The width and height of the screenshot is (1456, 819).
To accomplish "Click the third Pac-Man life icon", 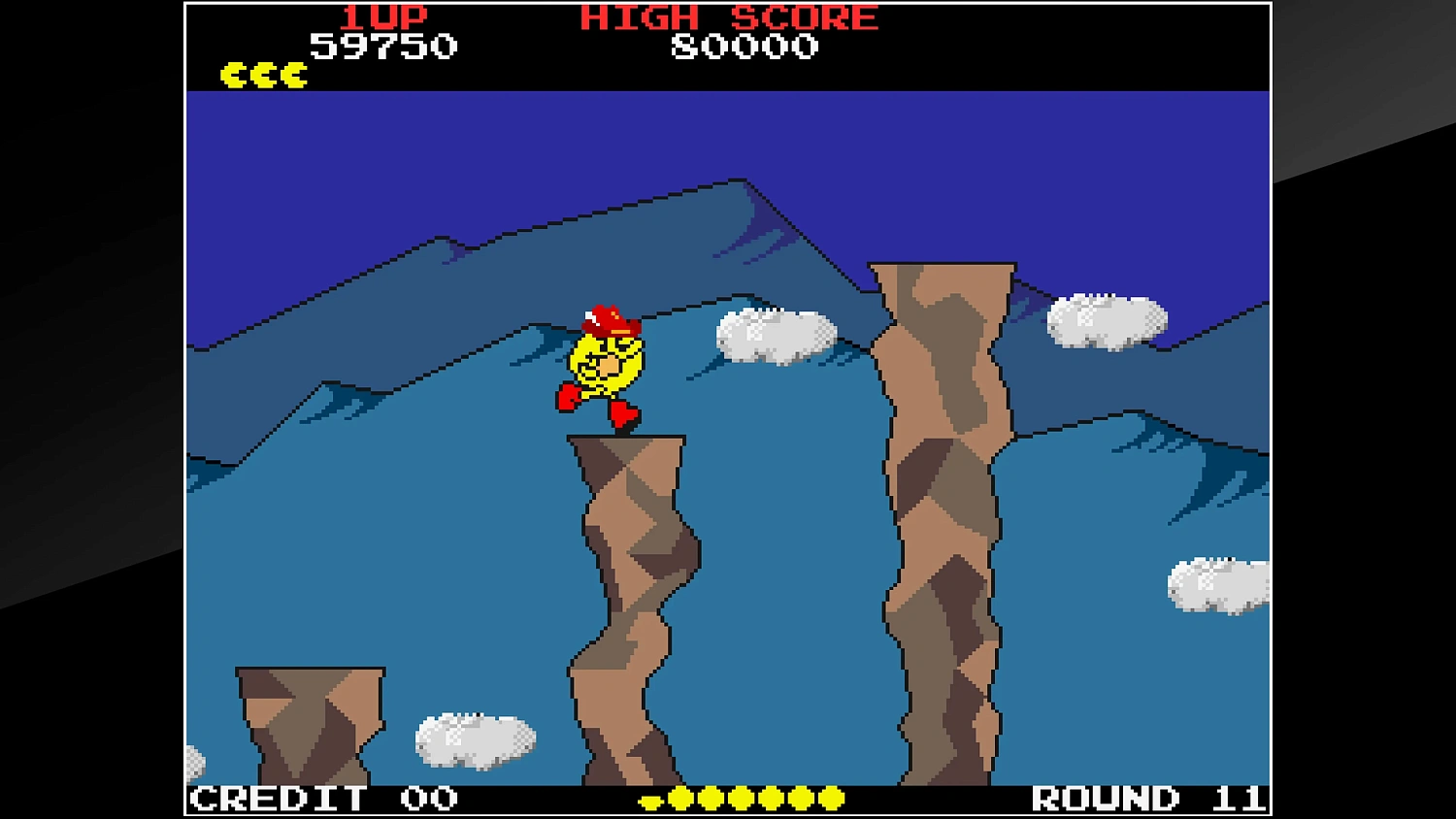I will [295, 73].
